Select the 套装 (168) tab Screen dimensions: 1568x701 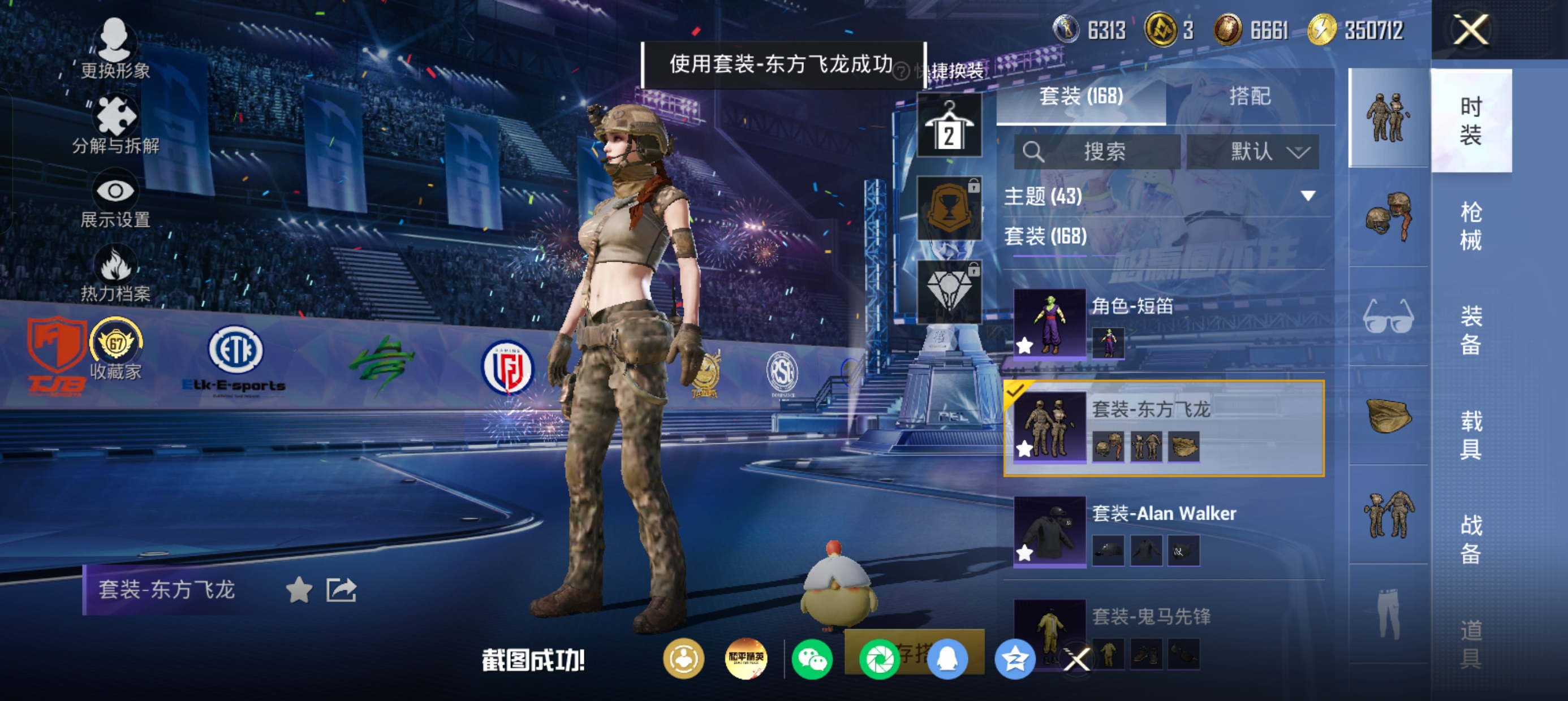coord(1080,96)
